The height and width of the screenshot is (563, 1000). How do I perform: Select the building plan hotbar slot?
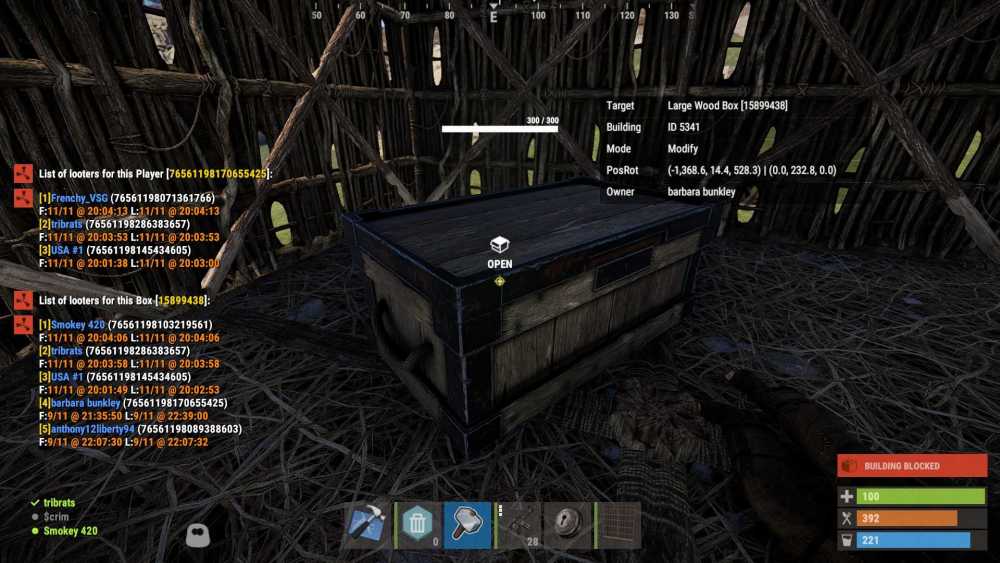point(368,525)
